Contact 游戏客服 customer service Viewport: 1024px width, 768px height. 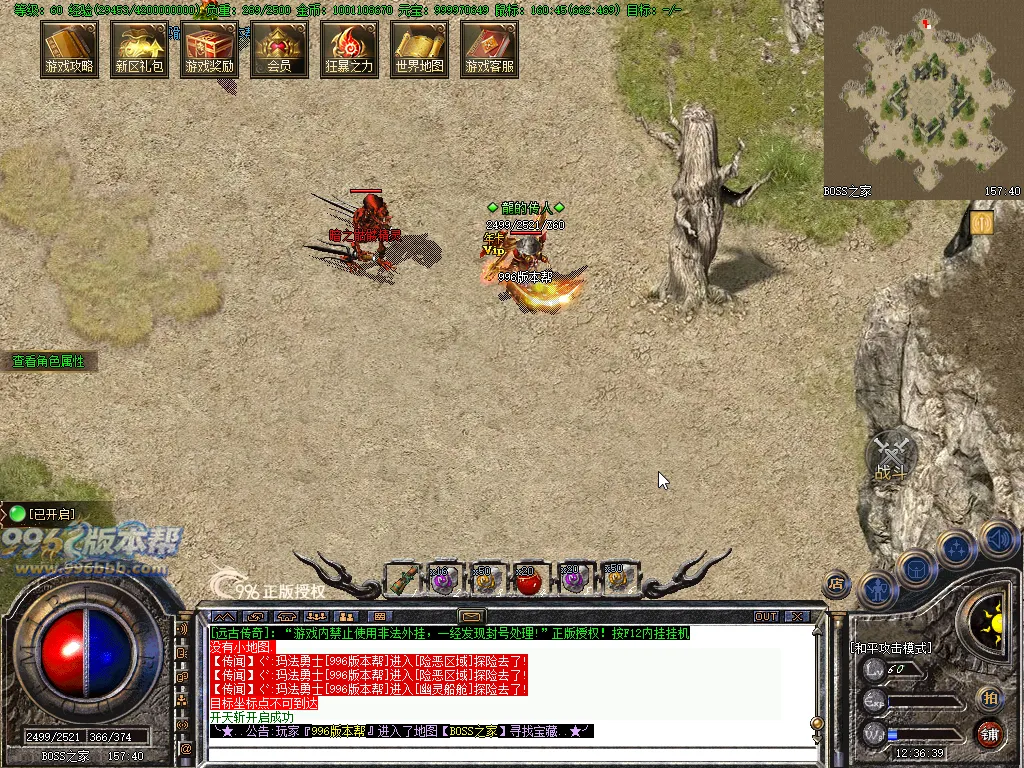[x=489, y=49]
